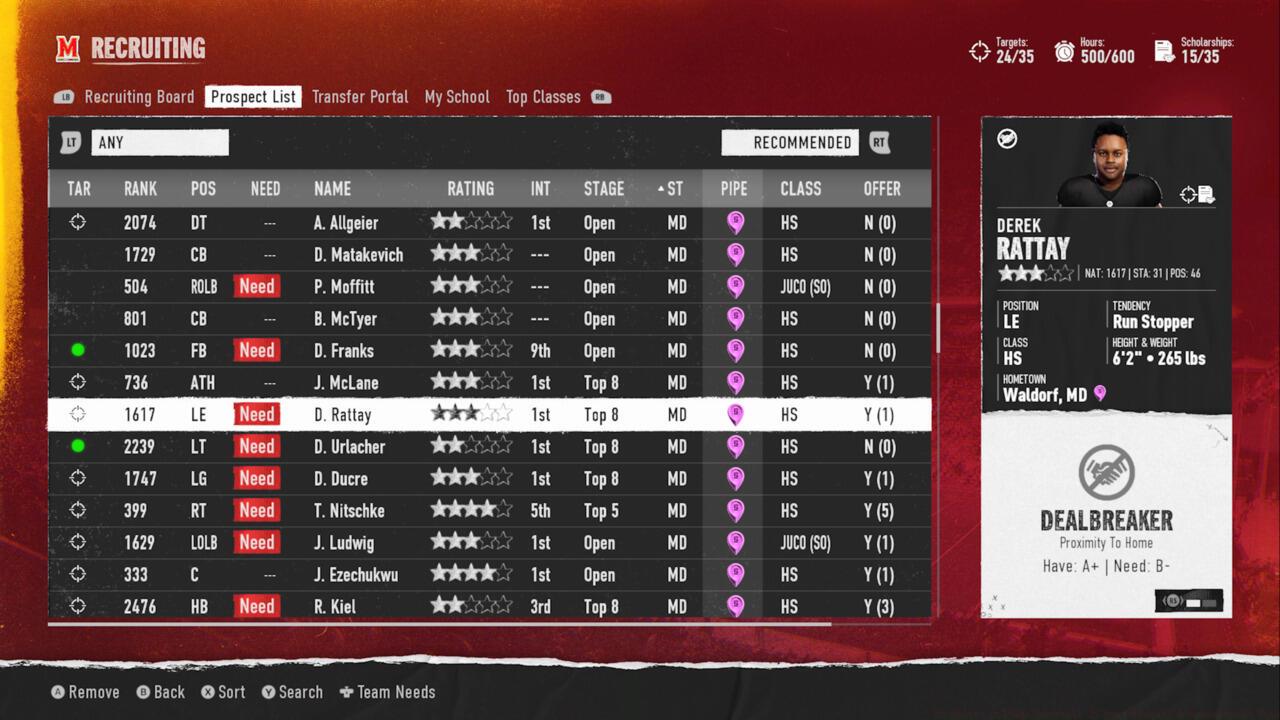
Task: Go to the My School tab
Action: [457, 97]
